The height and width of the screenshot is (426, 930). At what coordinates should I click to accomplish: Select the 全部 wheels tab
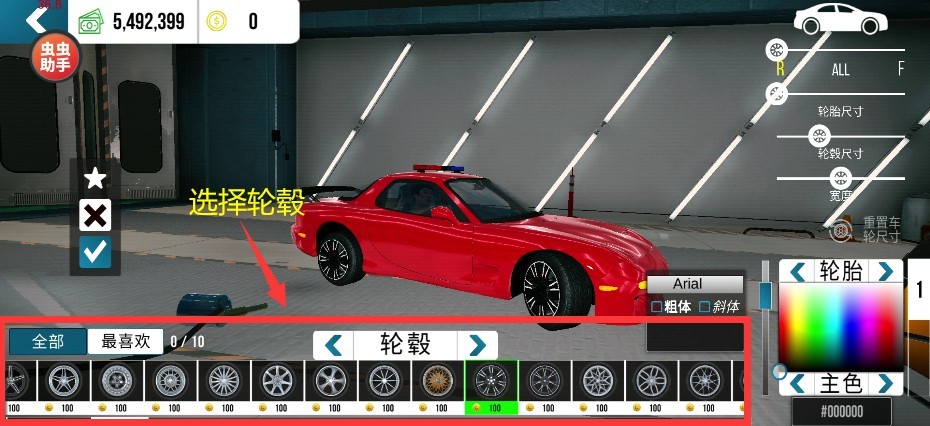(47, 342)
